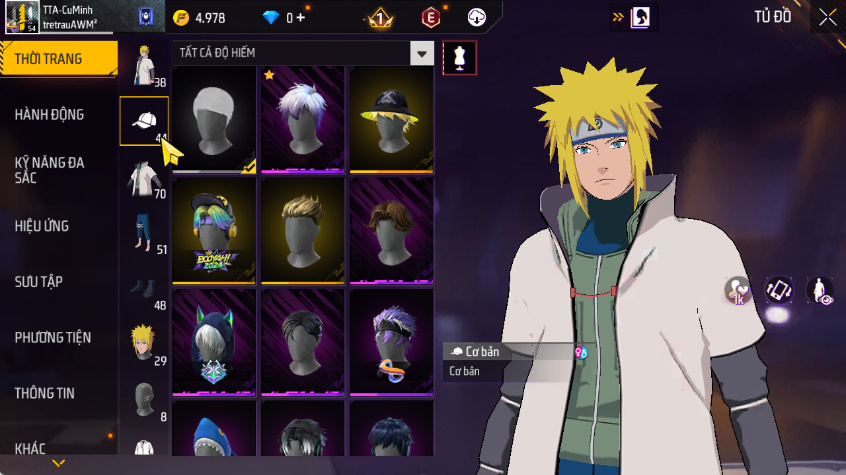Screen dimensions: 846x475
Task: Select the jacket tops subcategory
Action: [x=143, y=178]
